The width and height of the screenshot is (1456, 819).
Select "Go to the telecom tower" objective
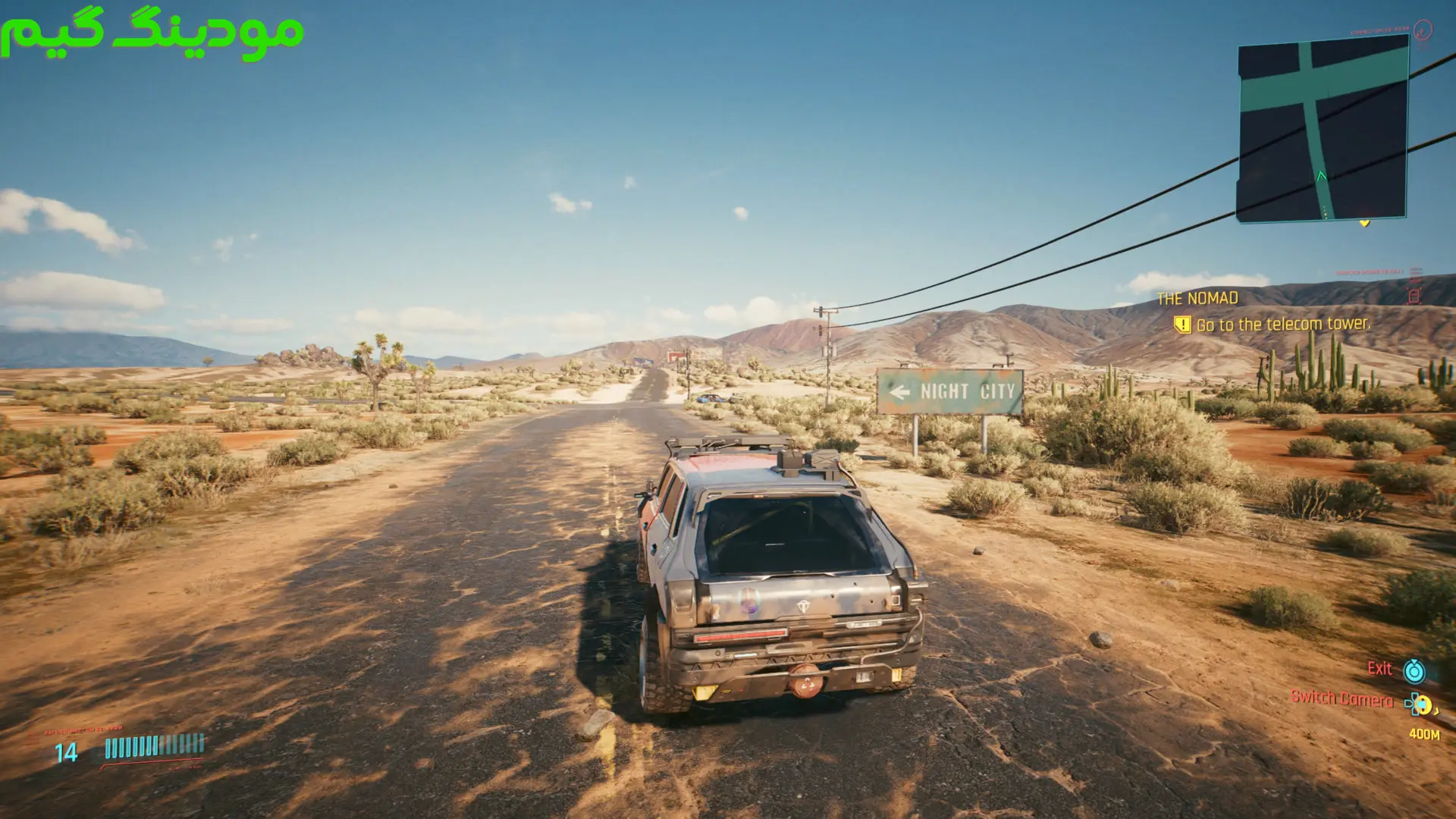coord(1282,325)
